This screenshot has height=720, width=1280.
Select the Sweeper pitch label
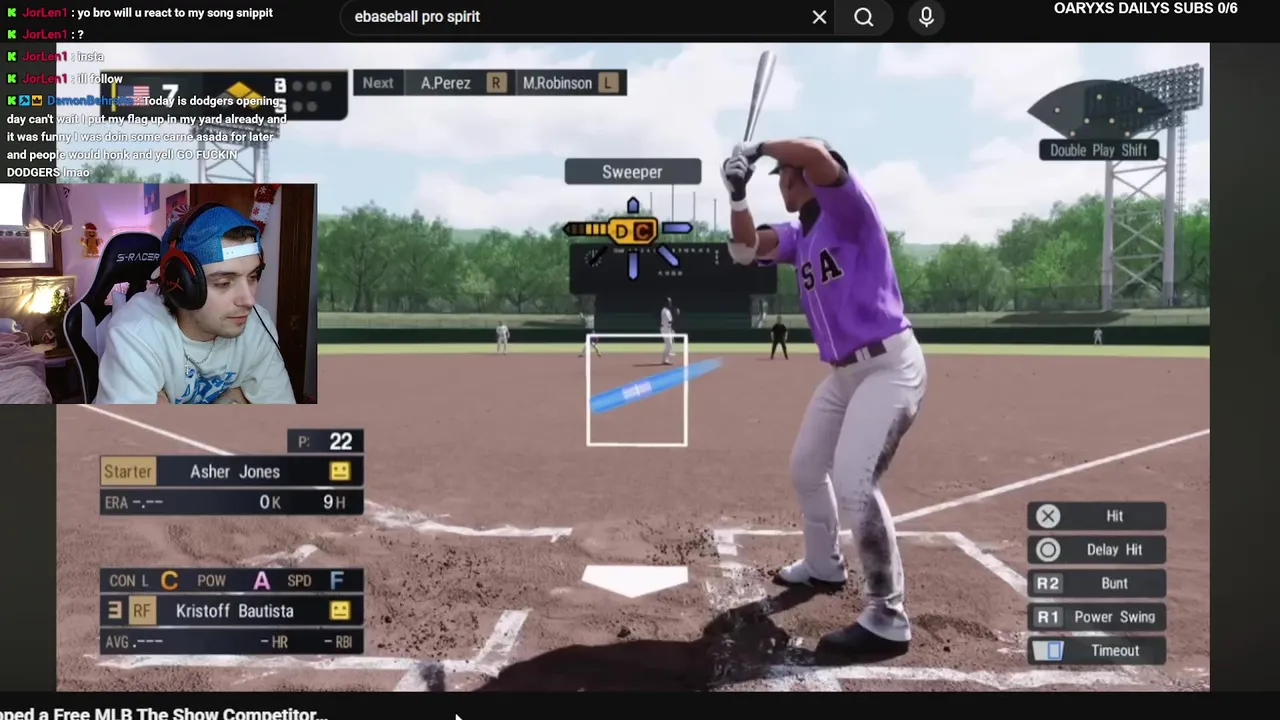(632, 172)
